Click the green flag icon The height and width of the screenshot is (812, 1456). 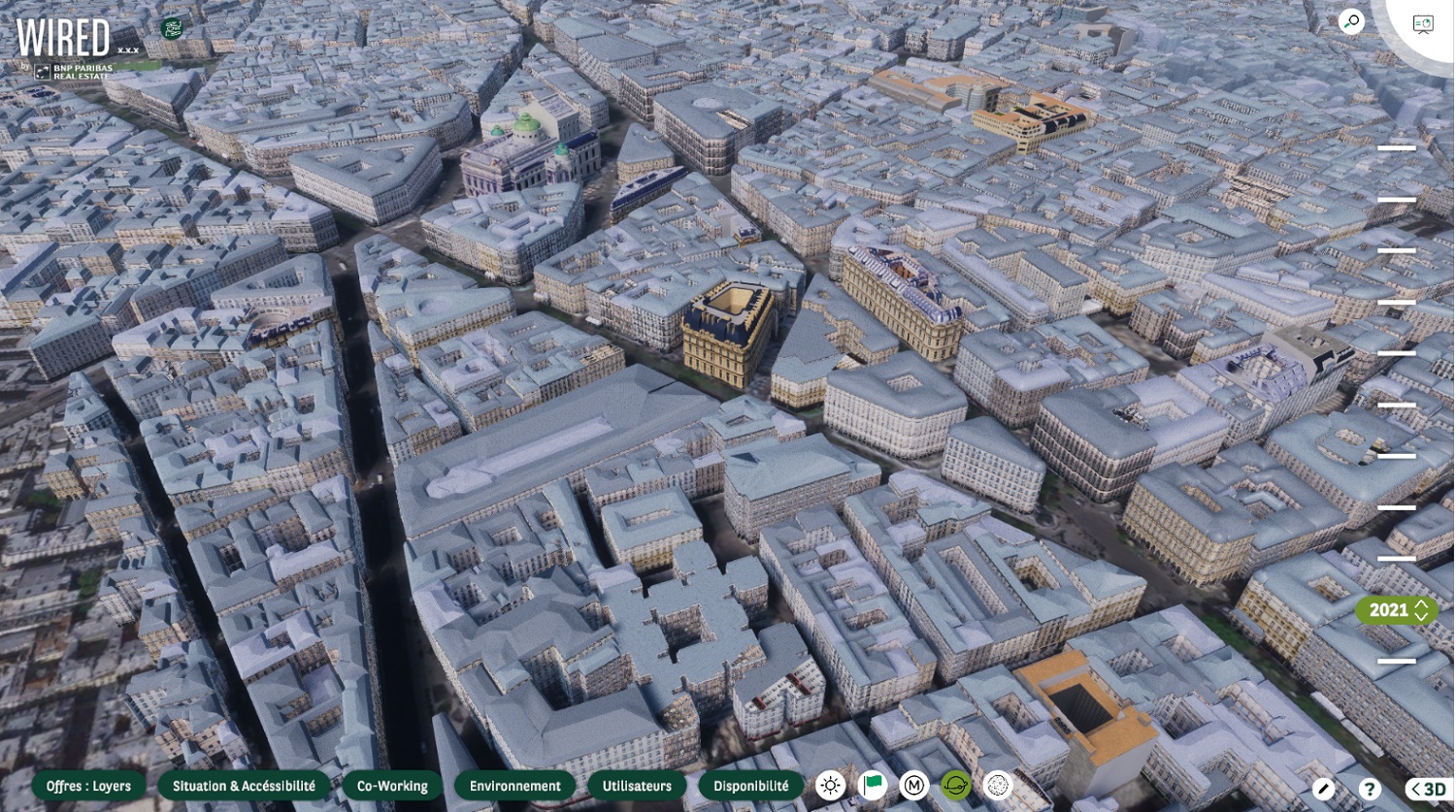pyautogui.click(x=872, y=786)
